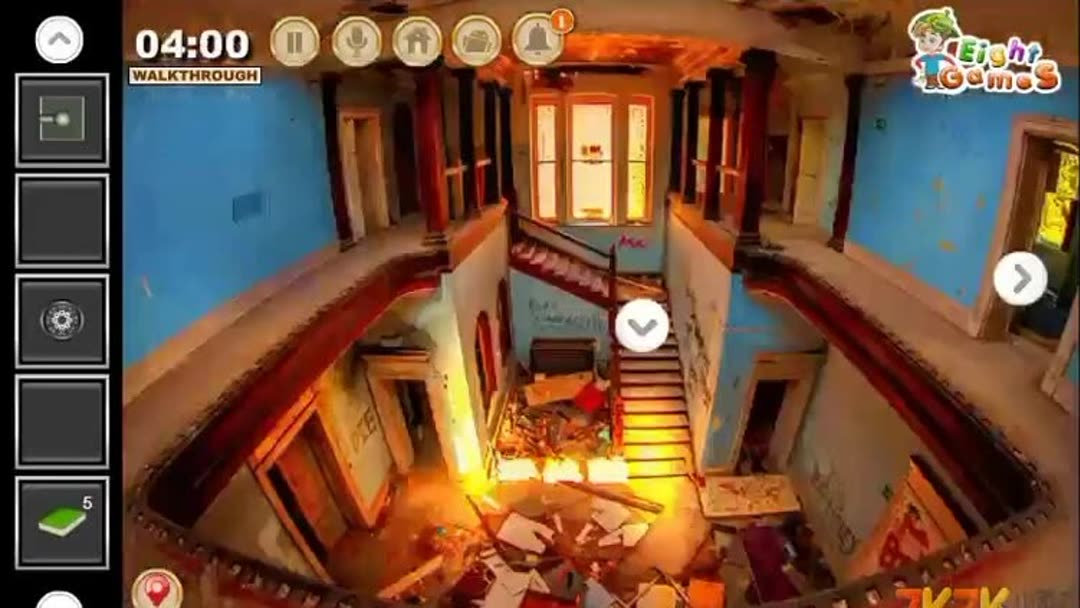The image size is (1080, 608).
Task: Navigate to the scene on the right
Action: [1020, 279]
